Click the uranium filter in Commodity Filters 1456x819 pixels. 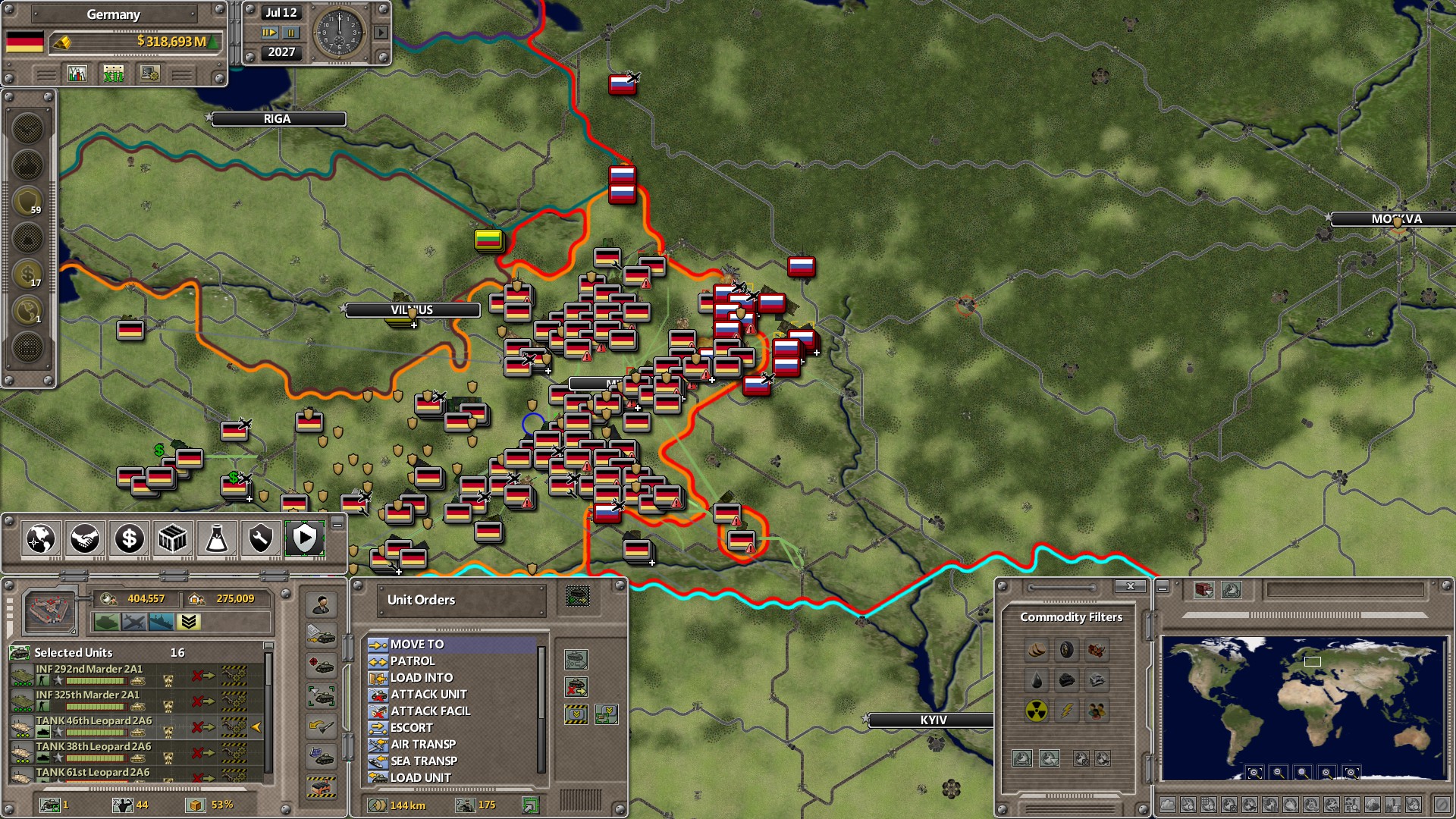coord(1036,711)
